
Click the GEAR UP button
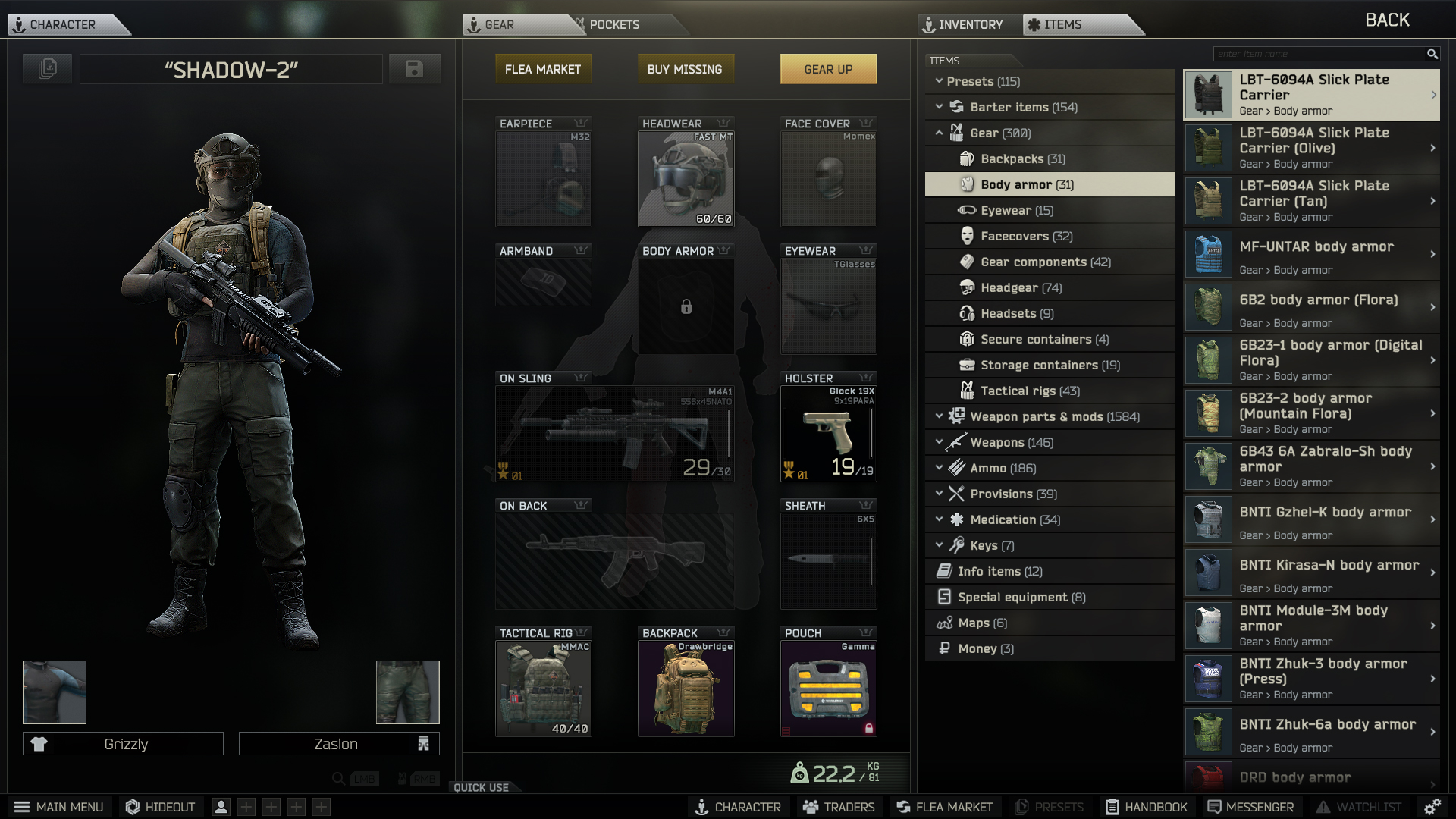click(828, 68)
